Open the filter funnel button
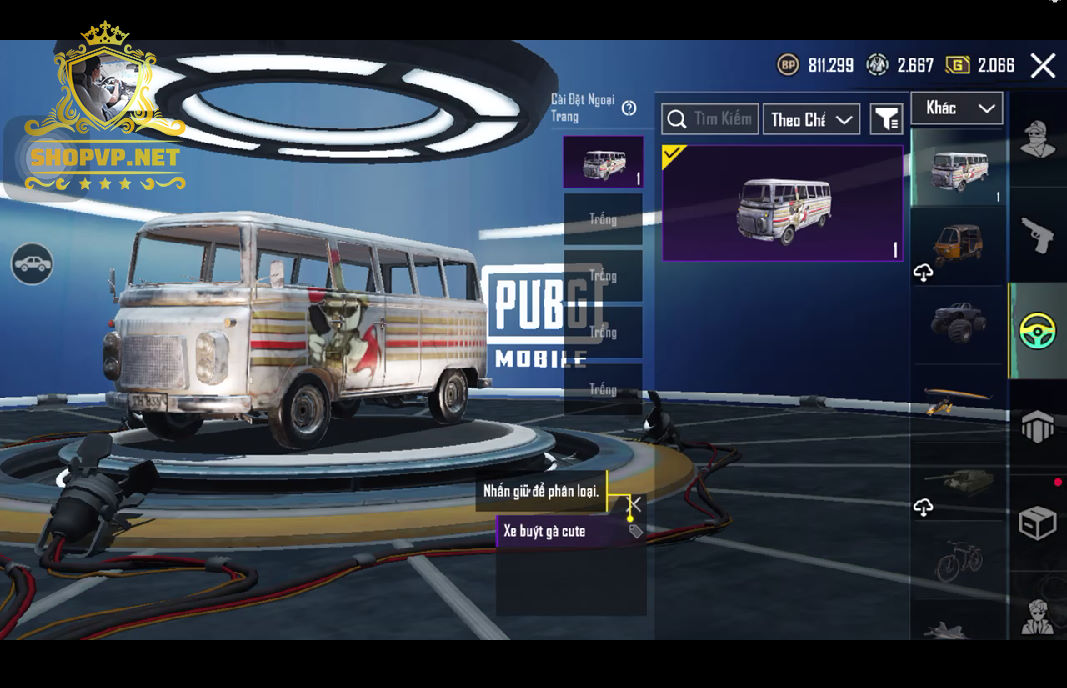 point(886,119)
